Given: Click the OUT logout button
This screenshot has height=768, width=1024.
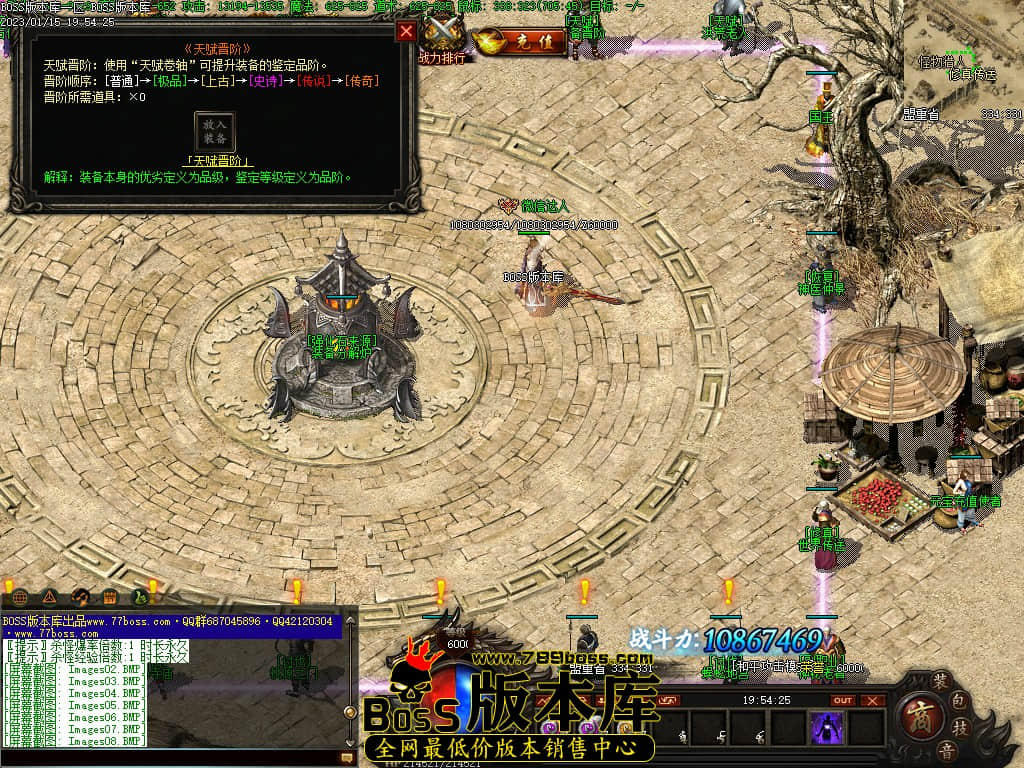Looking at the screenshot, I should [x=843, y=700].
